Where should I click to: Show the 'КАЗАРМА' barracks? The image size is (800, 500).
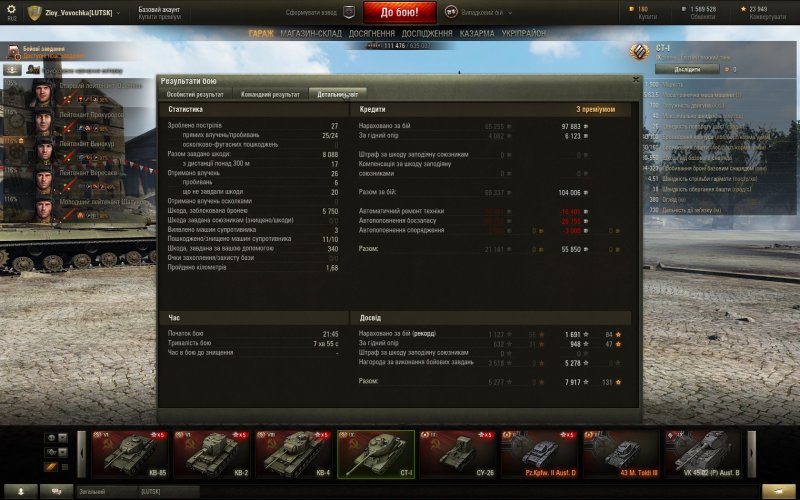(477, 33)
